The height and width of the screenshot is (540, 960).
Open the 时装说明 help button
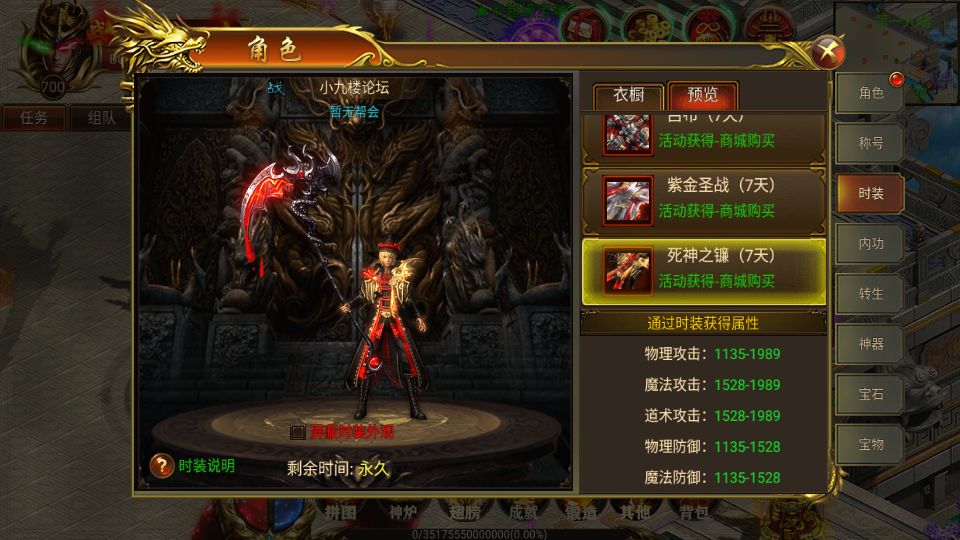pos(163,465)
